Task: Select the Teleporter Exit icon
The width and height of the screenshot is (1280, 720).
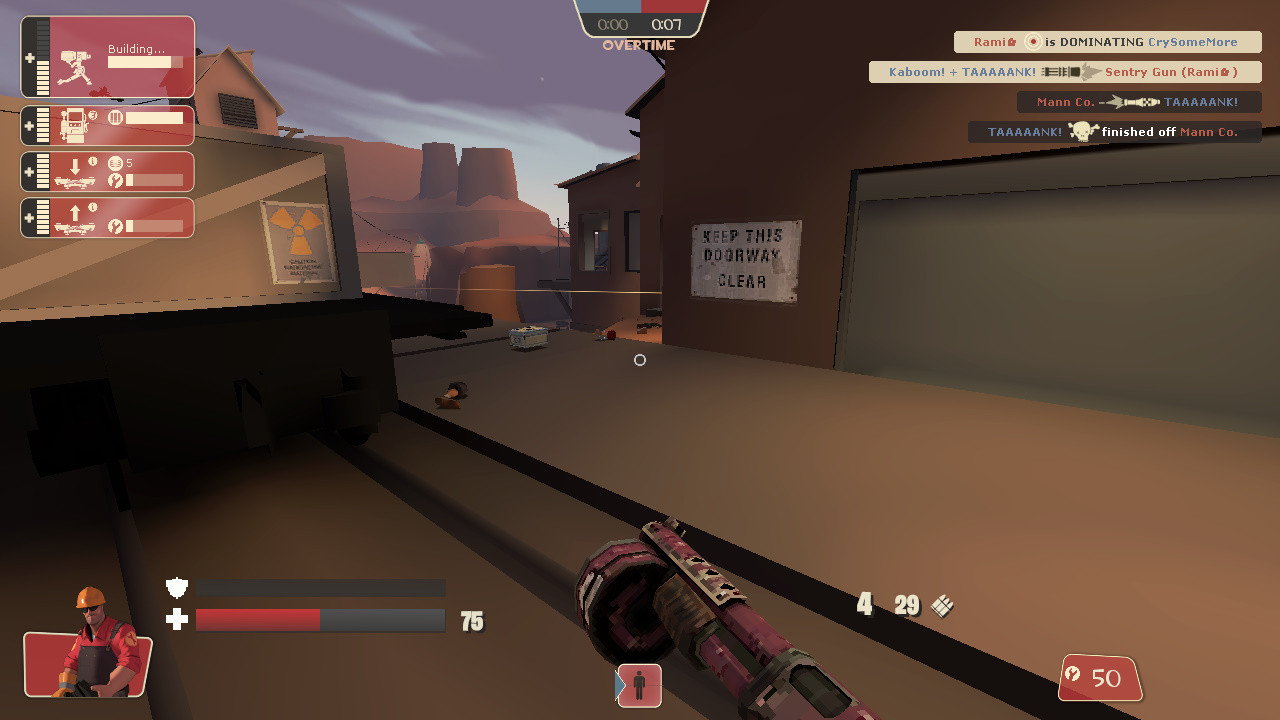Action: (x=74, y=222)
